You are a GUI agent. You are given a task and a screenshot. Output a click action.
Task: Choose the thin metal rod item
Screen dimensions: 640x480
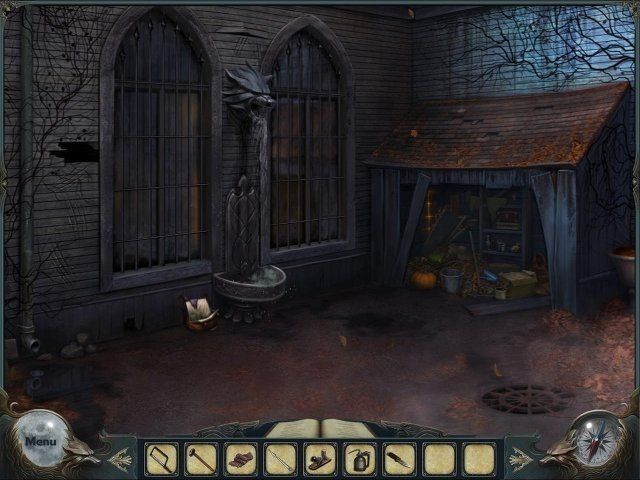[280, 459]
